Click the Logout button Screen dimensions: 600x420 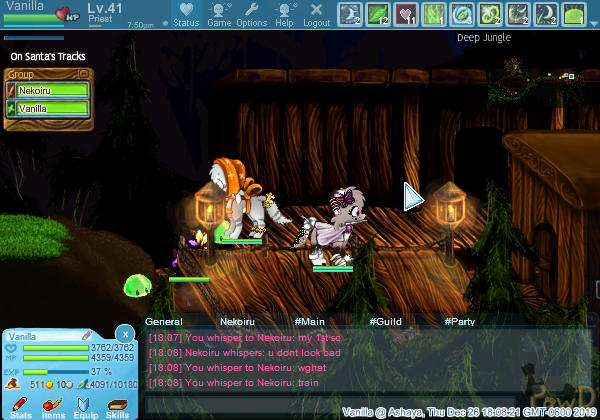click(x=316, y=15)
